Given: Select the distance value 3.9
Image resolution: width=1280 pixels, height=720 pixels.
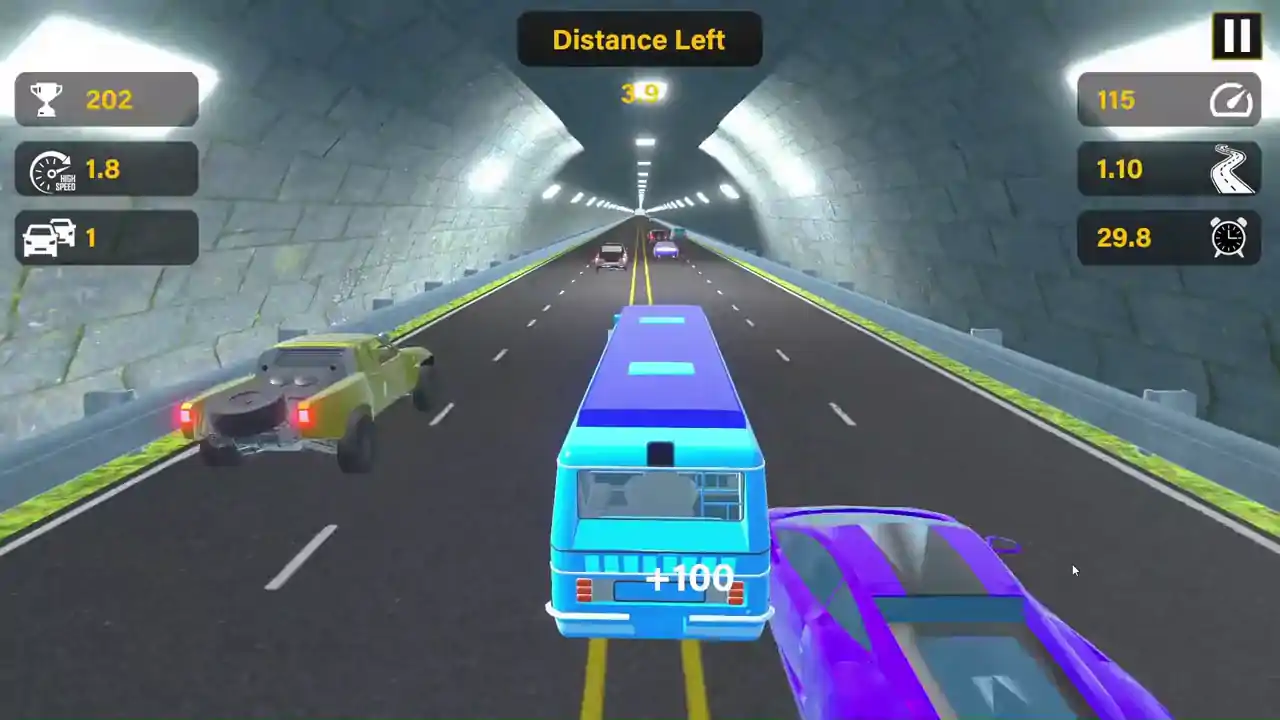Looking at the screenshot, I should pos(640,93).
